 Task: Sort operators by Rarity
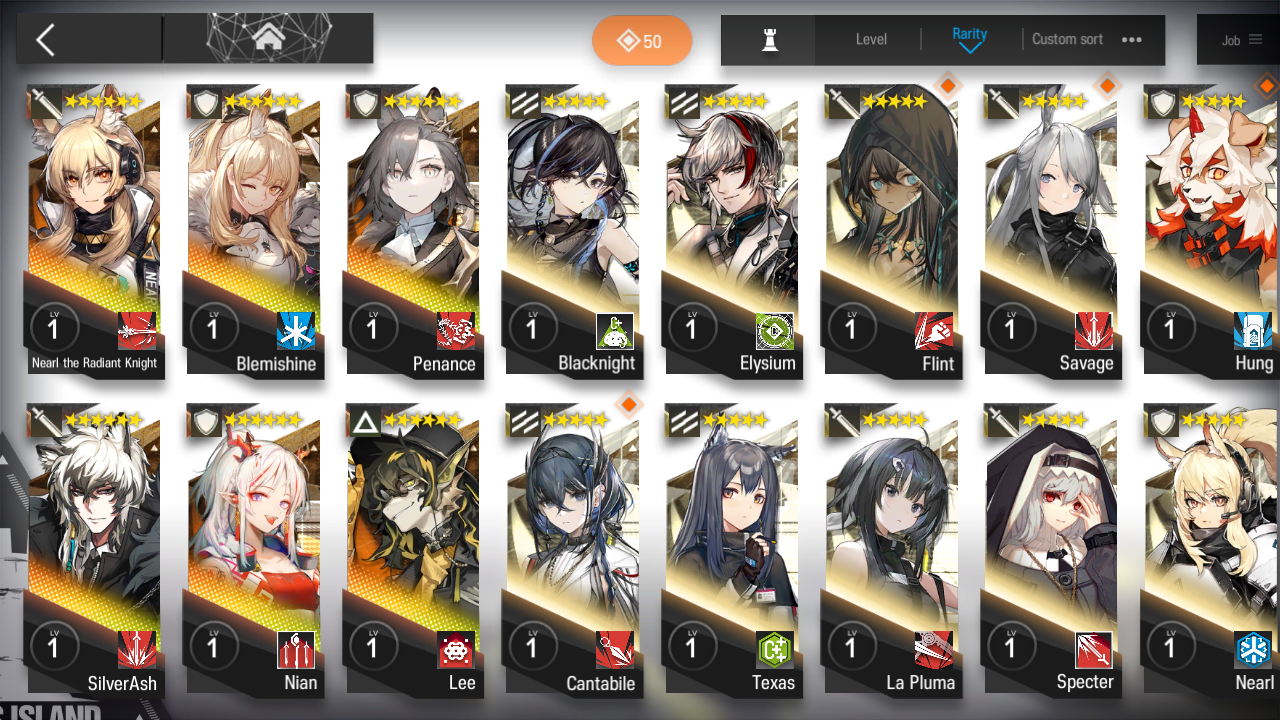pyautogui.click(x=969, y=39)
